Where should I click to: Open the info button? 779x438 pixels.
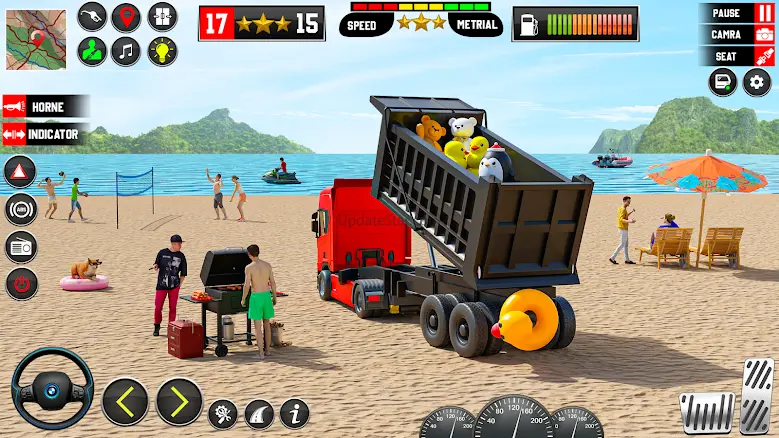pos(294,413)
